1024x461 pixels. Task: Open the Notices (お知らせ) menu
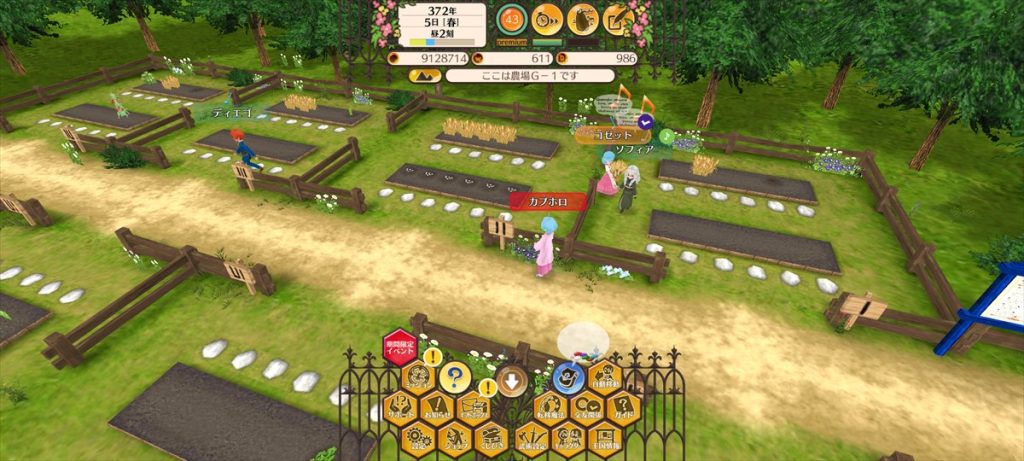click(437, 408)
